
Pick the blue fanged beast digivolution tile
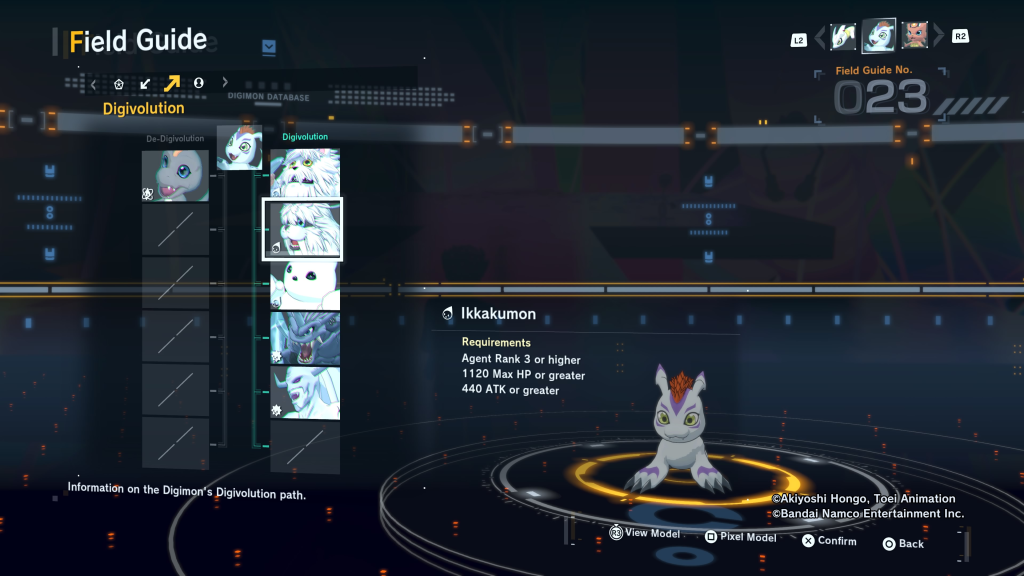click(305, 338)
